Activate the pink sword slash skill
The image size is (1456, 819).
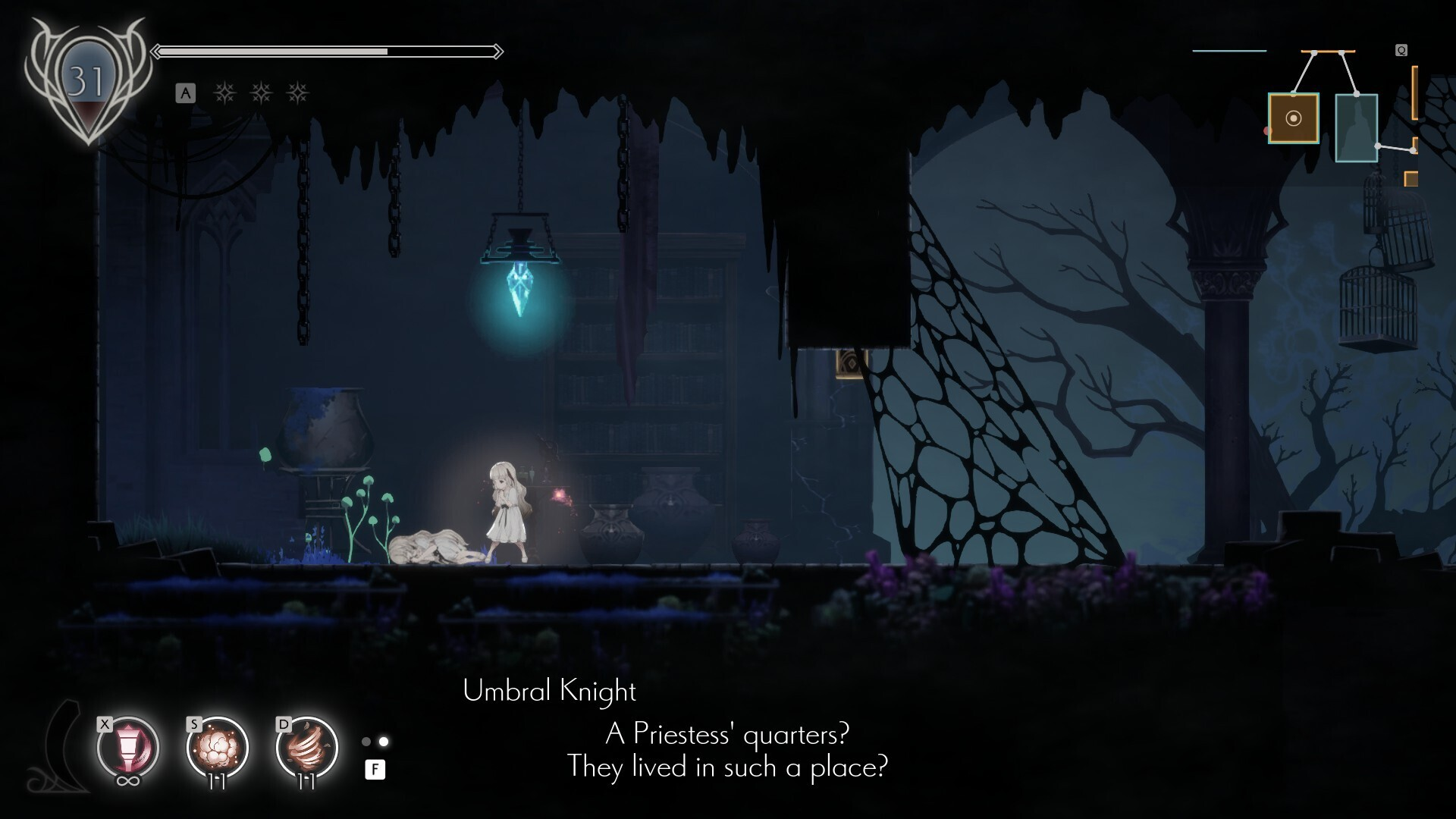point(127,747)
